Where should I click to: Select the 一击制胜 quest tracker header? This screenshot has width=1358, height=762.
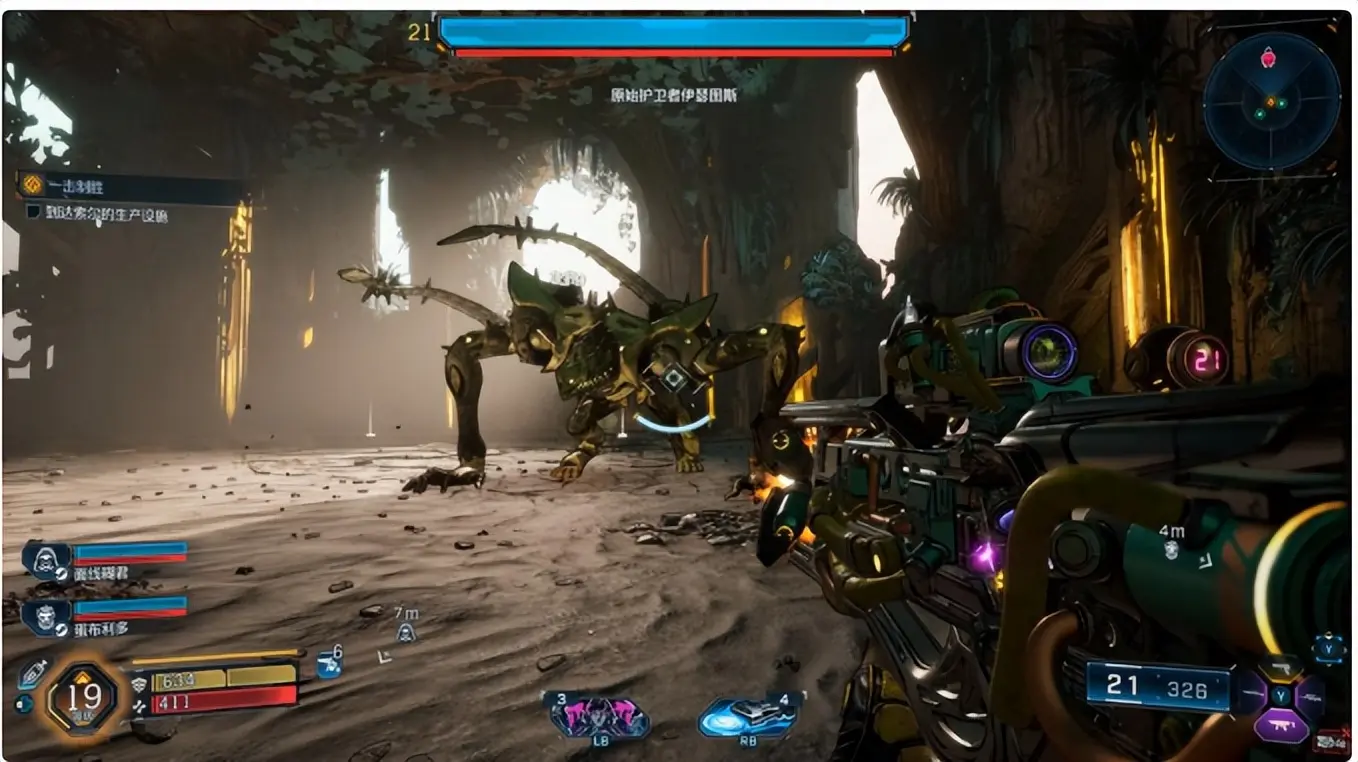(x=130, y=186)
